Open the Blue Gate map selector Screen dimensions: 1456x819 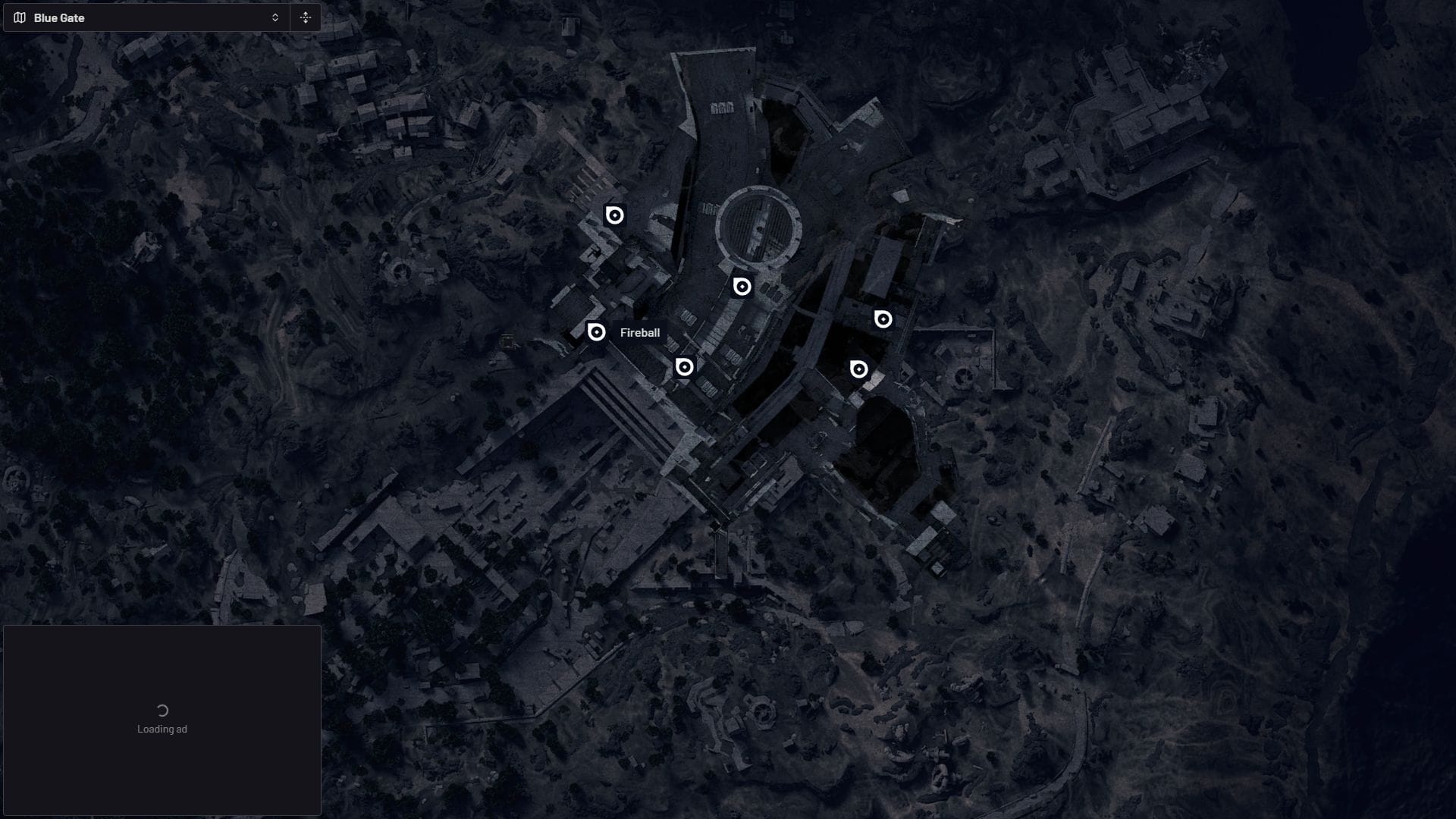[144, 17]
